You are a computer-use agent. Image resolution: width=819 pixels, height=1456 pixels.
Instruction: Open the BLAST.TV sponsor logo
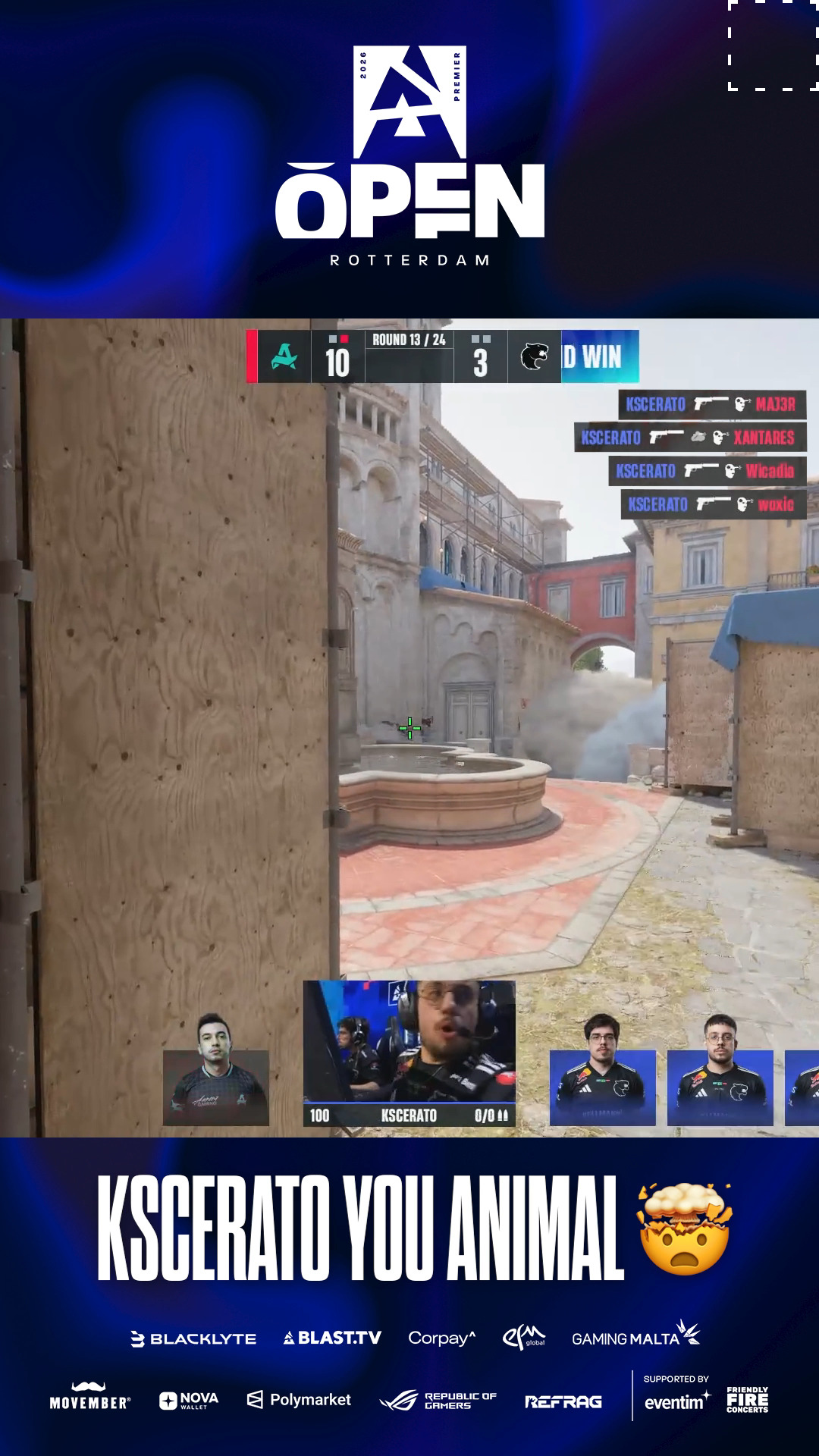pos(332,1338)
